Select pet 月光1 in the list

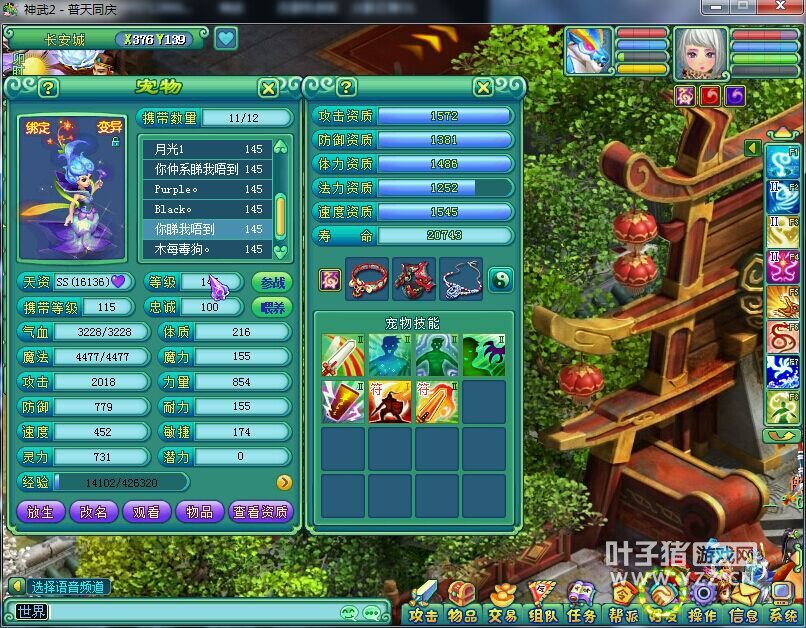(207, 149)
